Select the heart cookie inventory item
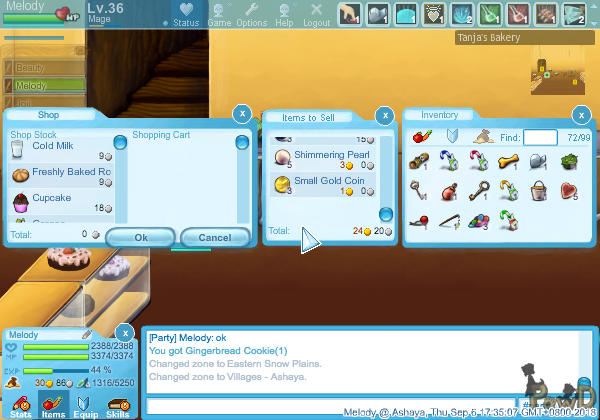This screenshot has height=420, width=600. [569, 189]
